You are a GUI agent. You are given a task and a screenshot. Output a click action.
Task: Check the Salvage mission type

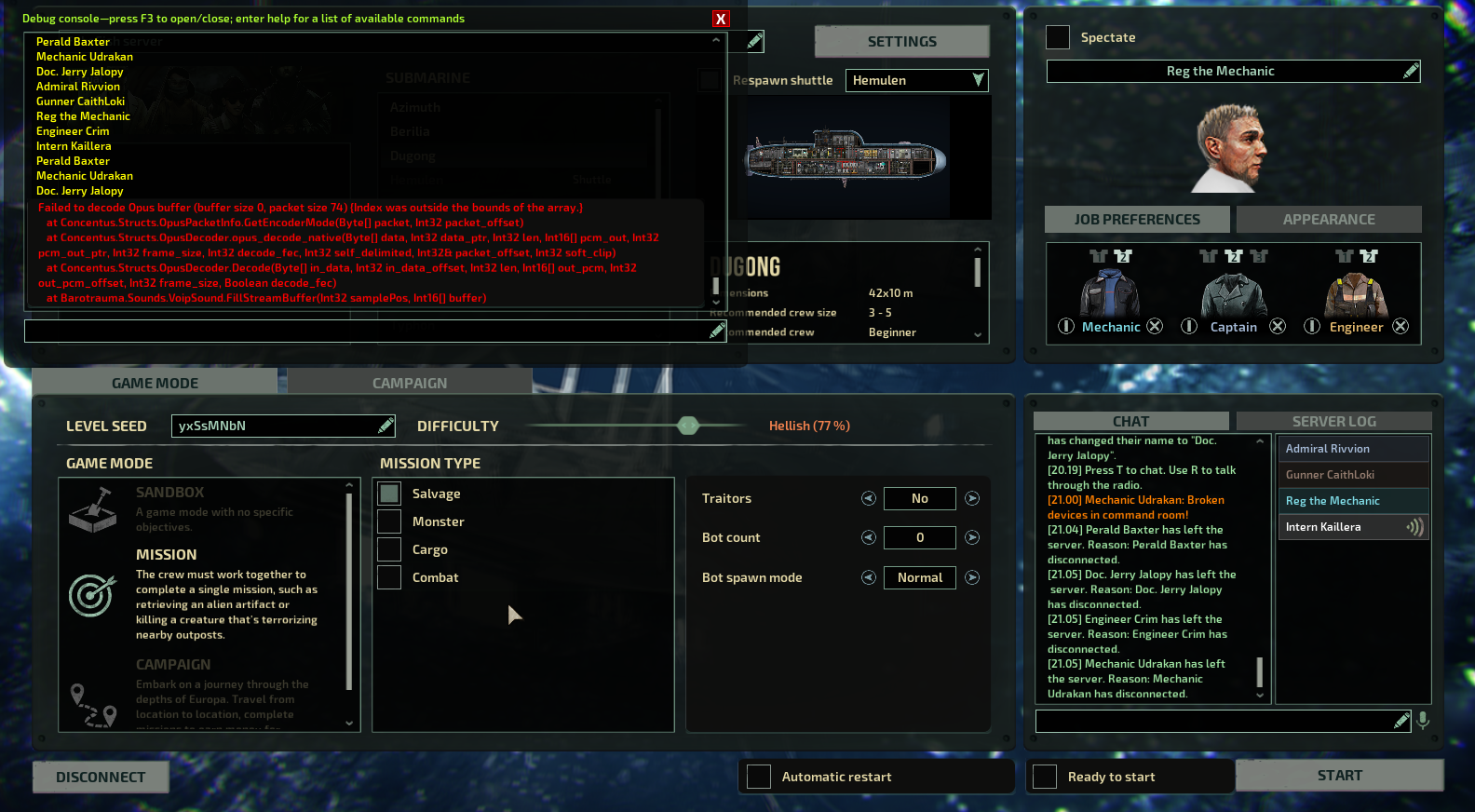[x=388, y=493]
